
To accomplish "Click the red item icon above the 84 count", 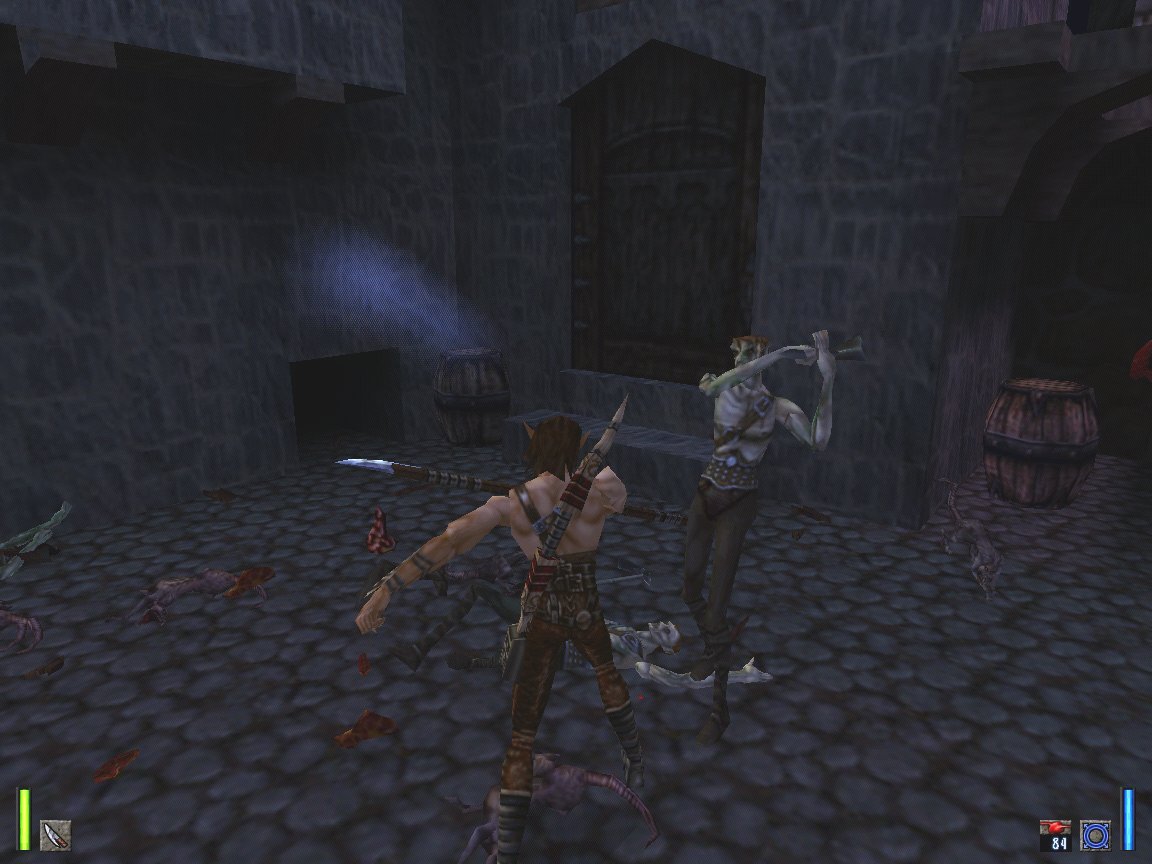I will pos(1055,828).
